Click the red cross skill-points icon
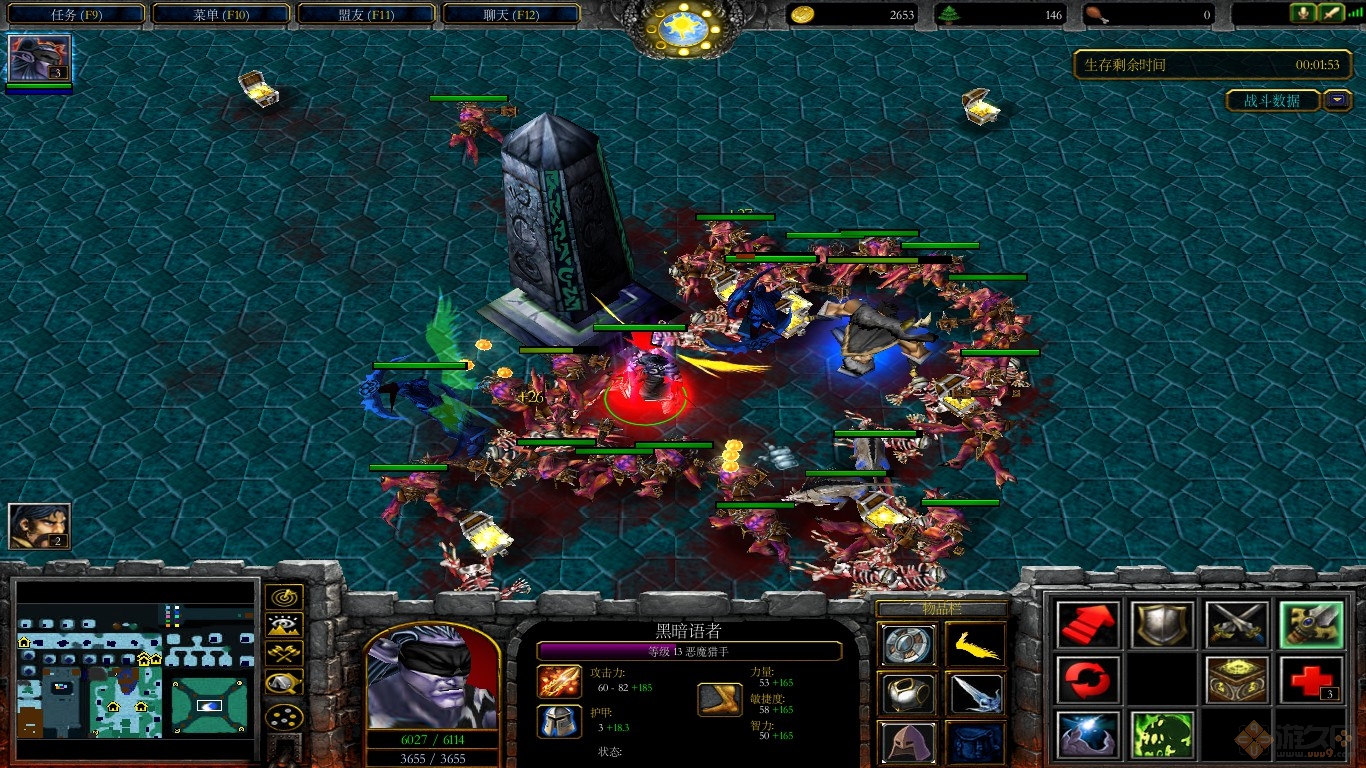Screen dimensions: 1366x768 pos(1310,680)
